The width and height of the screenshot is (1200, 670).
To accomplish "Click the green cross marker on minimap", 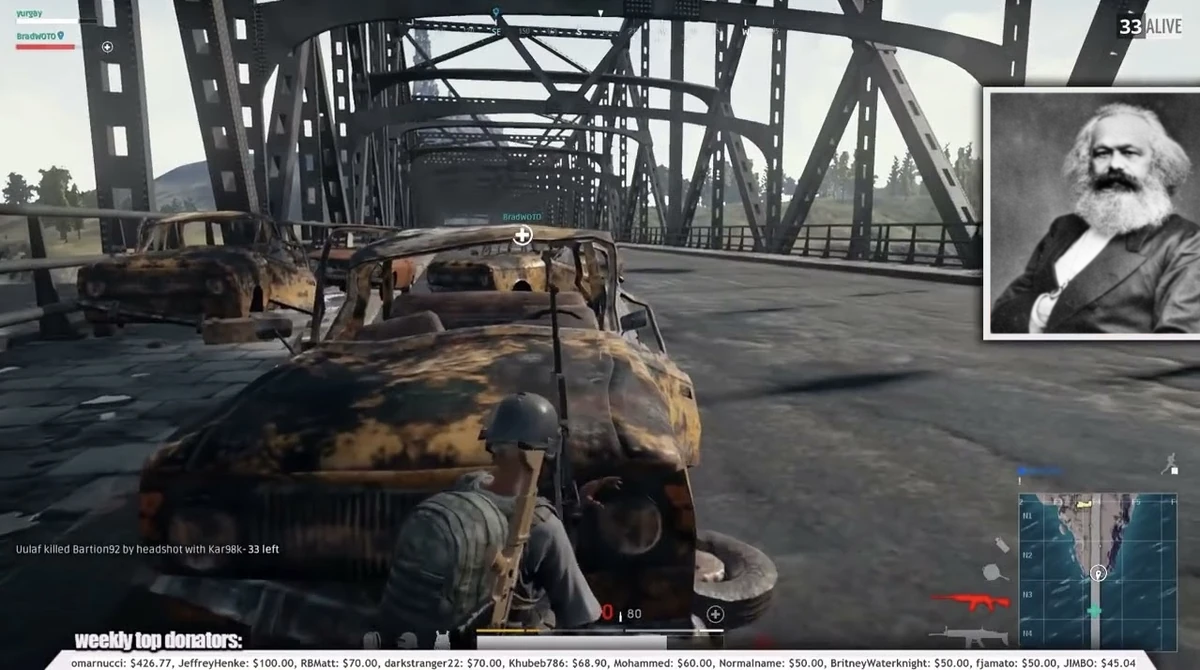I will pos(1095,611).
